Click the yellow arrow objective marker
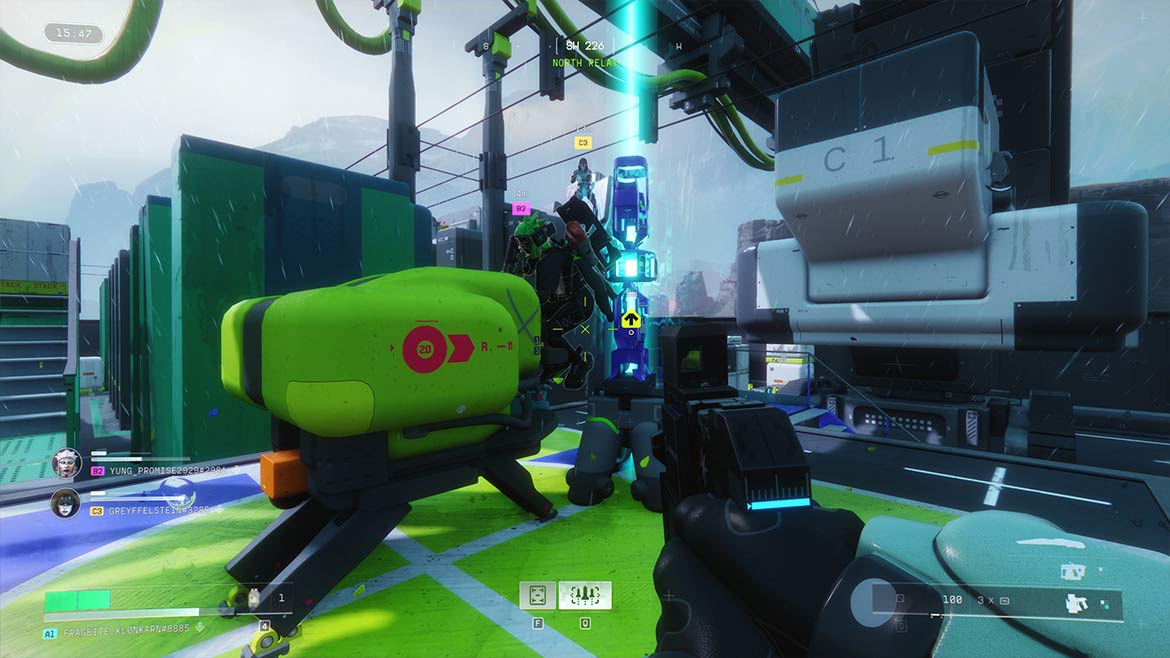Viewport: 1170px width, 658px height. (x=631, y=319)
